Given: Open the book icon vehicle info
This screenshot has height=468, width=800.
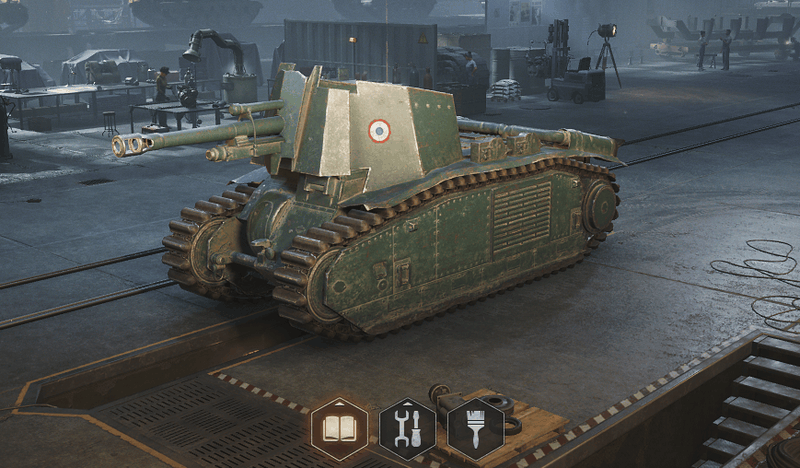Looking at the screenshot, I should click(x=339, y=429).
